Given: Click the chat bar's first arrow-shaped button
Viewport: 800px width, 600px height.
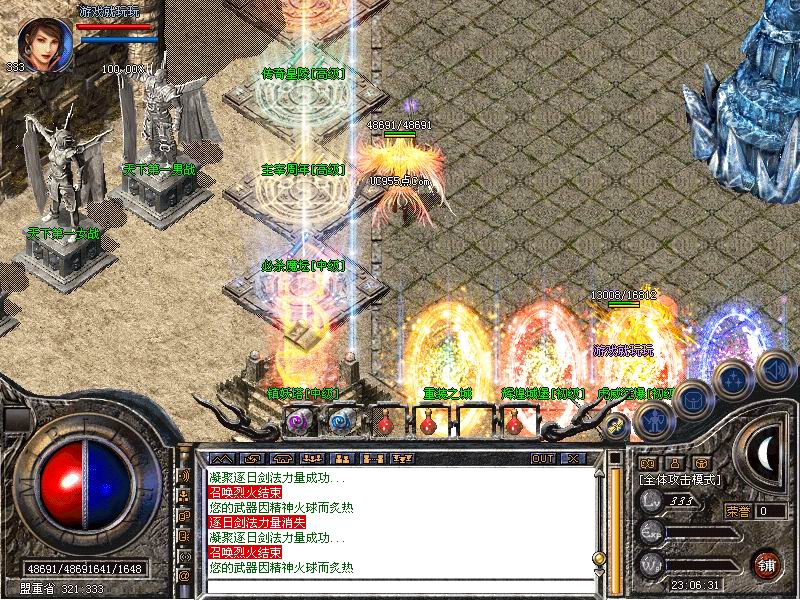Looking at the screenshot, I should 221,458.
